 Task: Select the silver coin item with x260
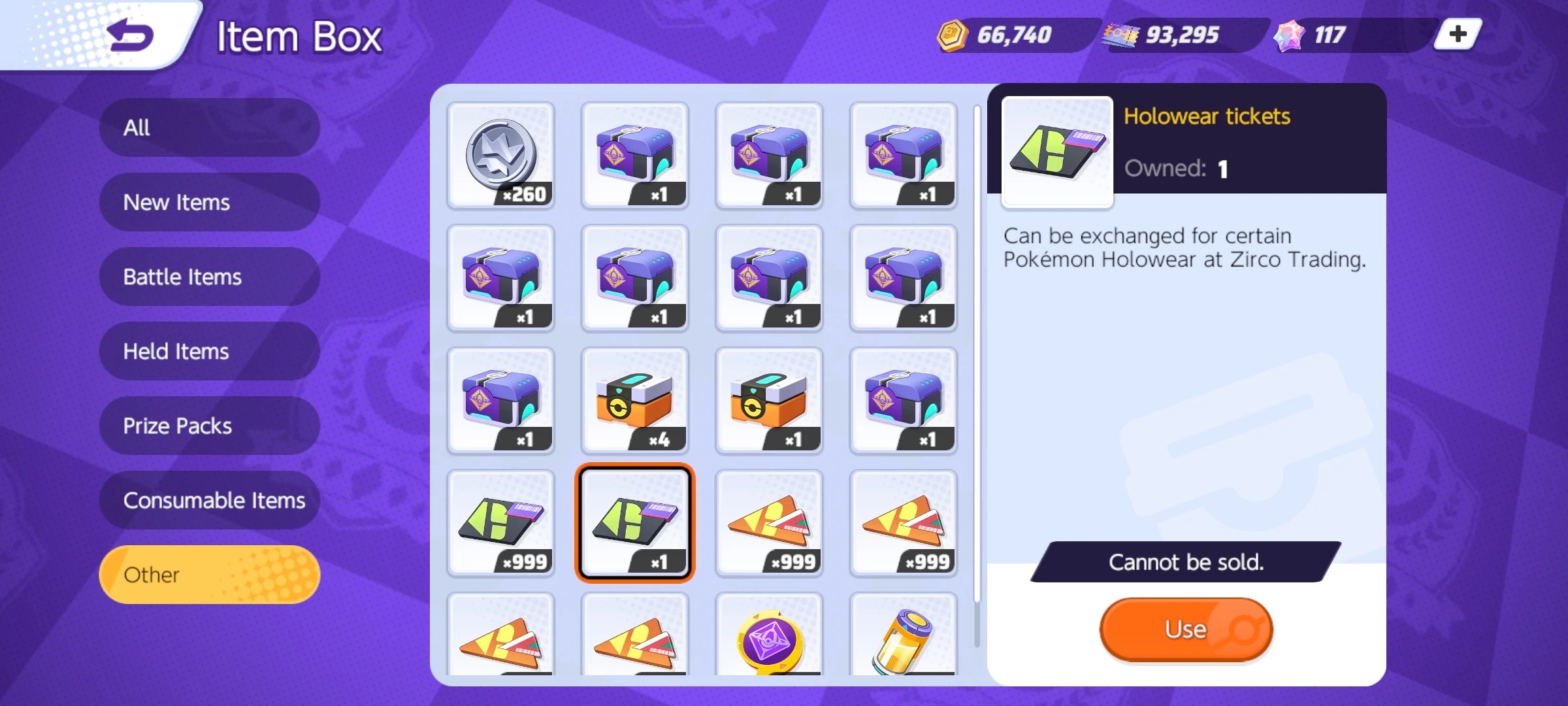tap(500, 155)
